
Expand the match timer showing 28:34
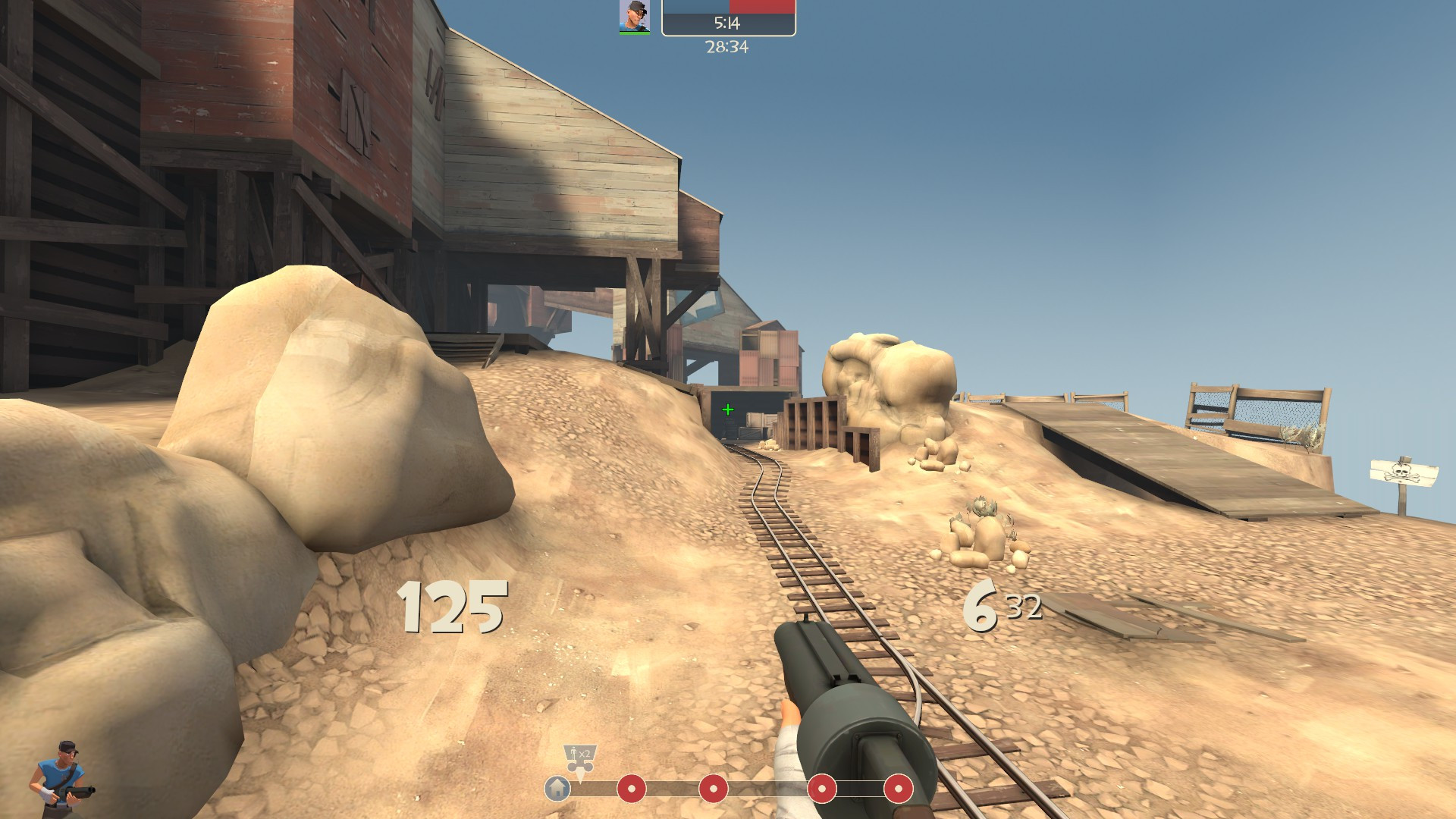click(x=728, y=47)
